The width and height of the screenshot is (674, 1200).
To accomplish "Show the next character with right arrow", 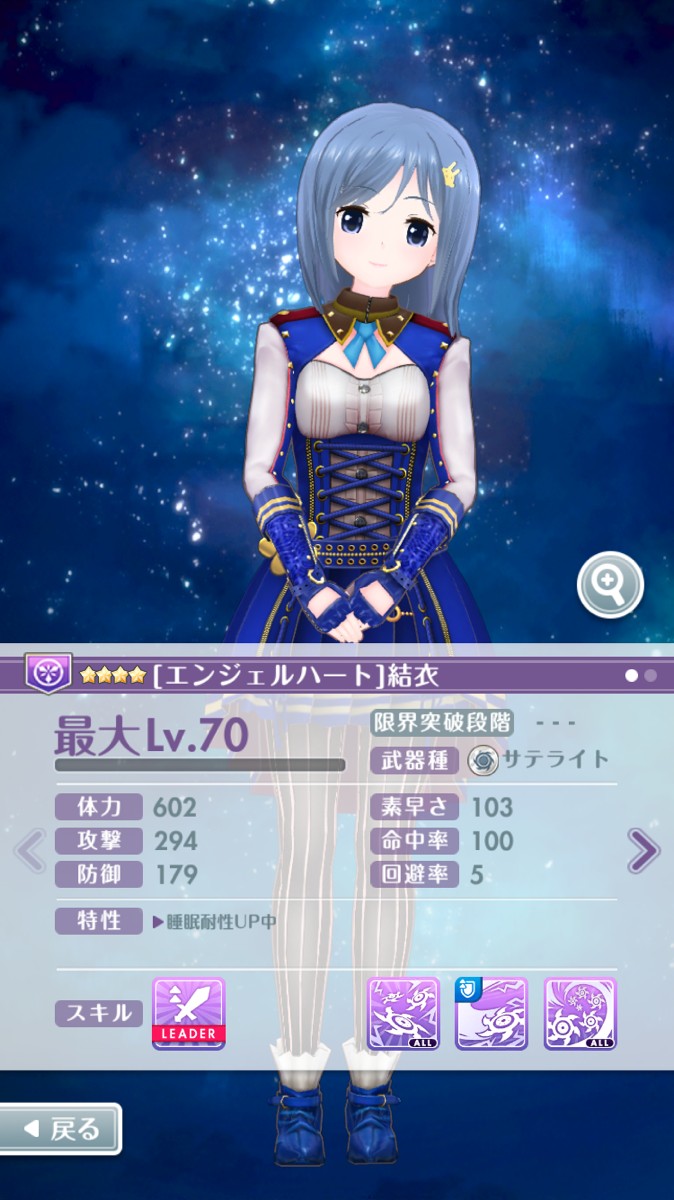I will coord(643,851).
